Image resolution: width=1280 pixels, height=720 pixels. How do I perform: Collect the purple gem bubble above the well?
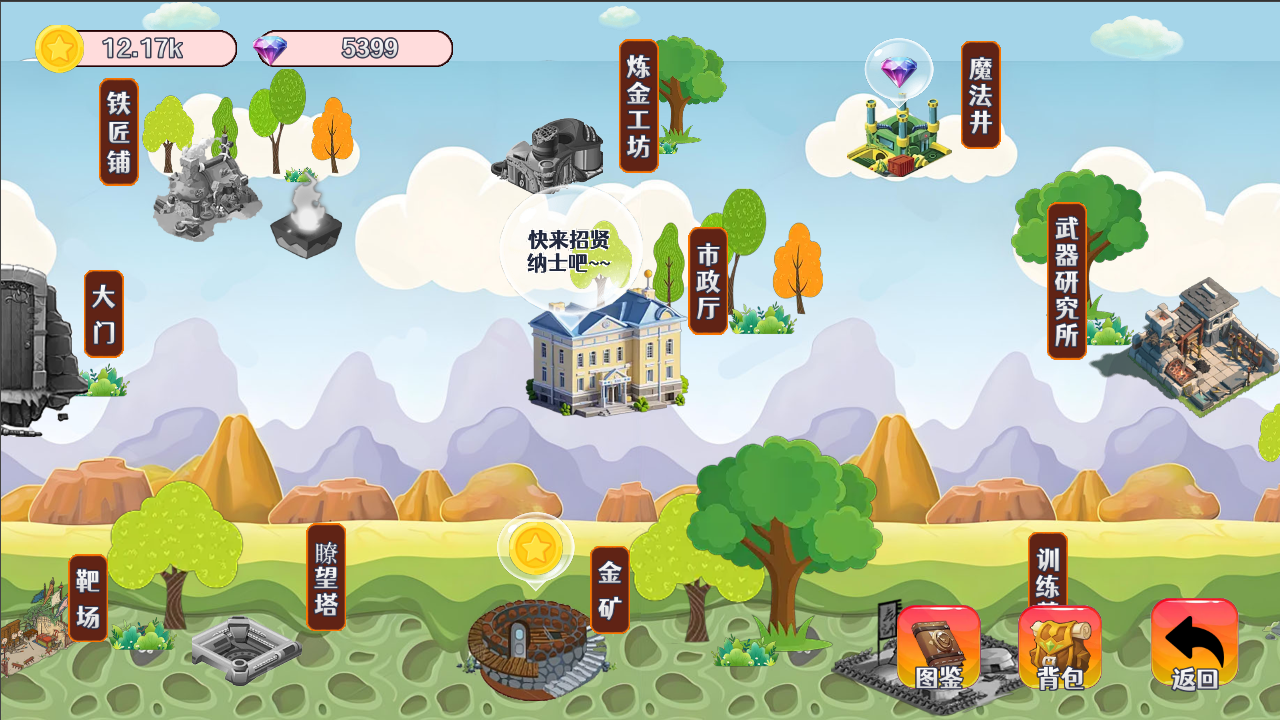898,70
